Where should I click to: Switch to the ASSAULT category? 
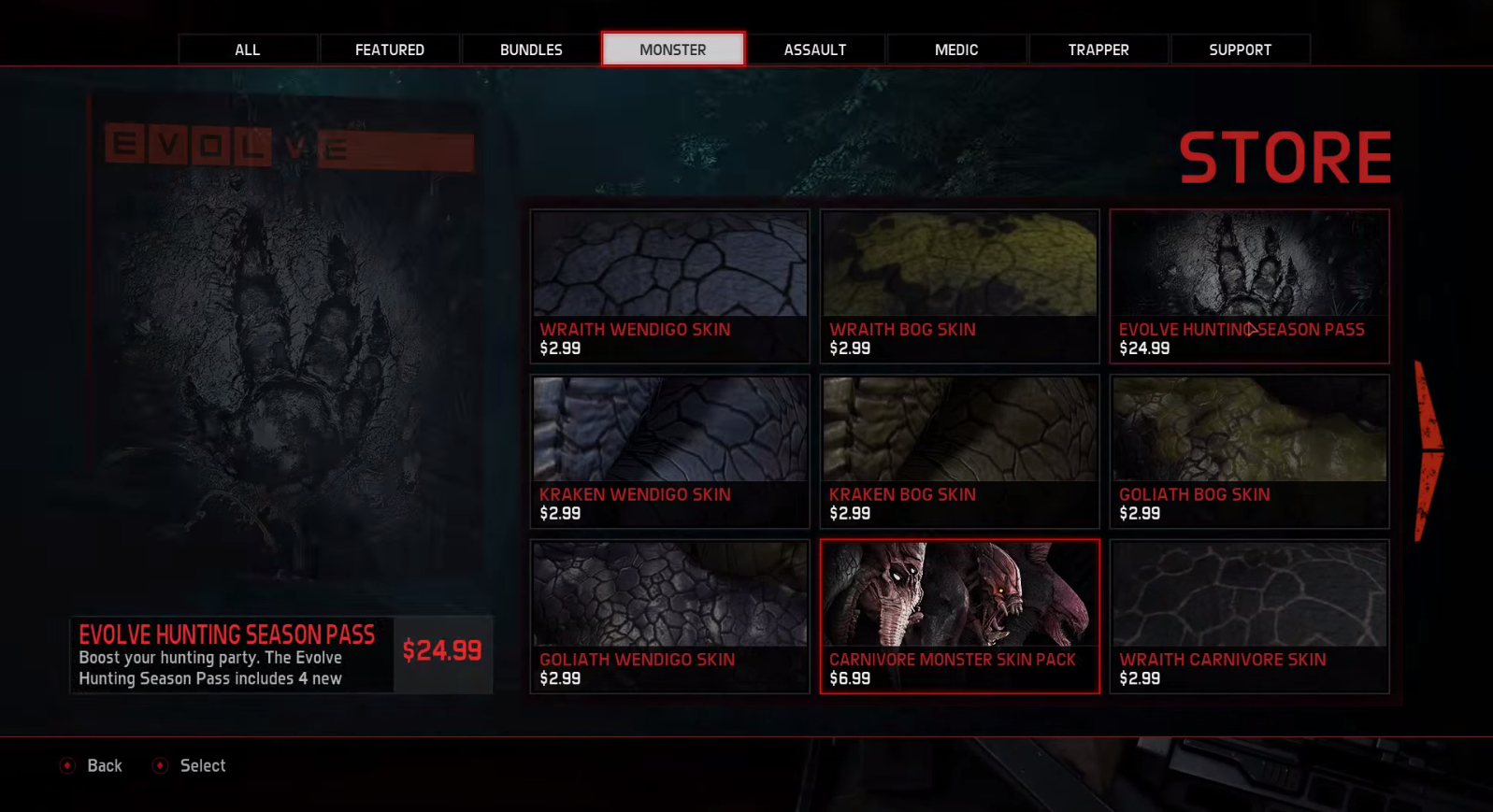pos(815,50)
